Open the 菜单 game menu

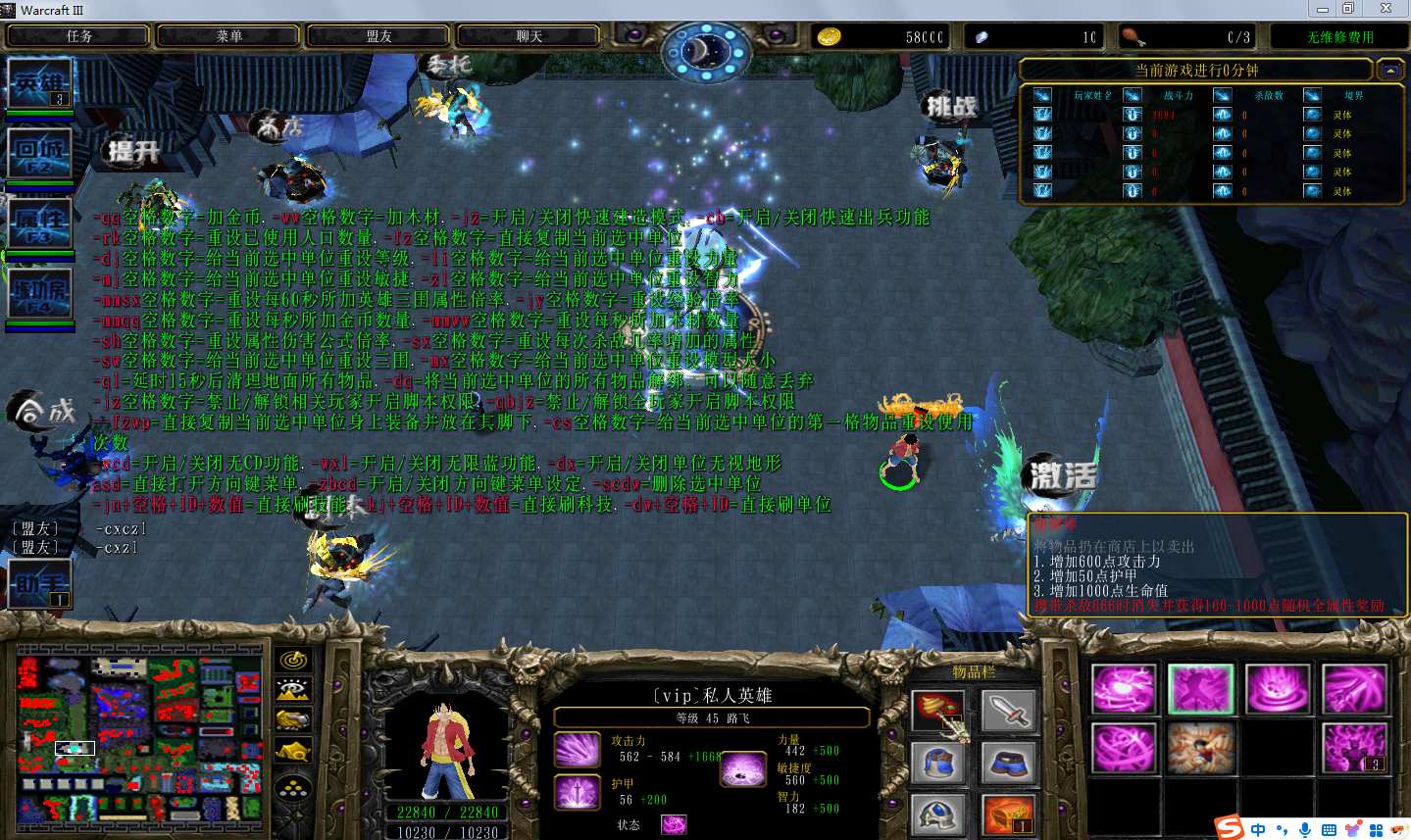228,36
